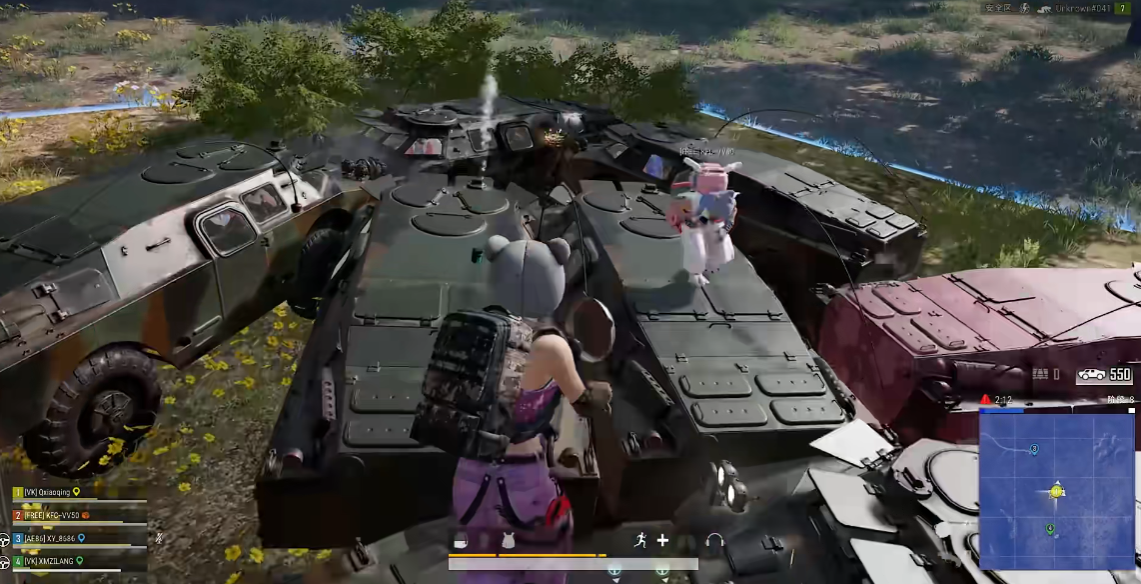Click the yellow player 1 map marker

coord(1057,491)
